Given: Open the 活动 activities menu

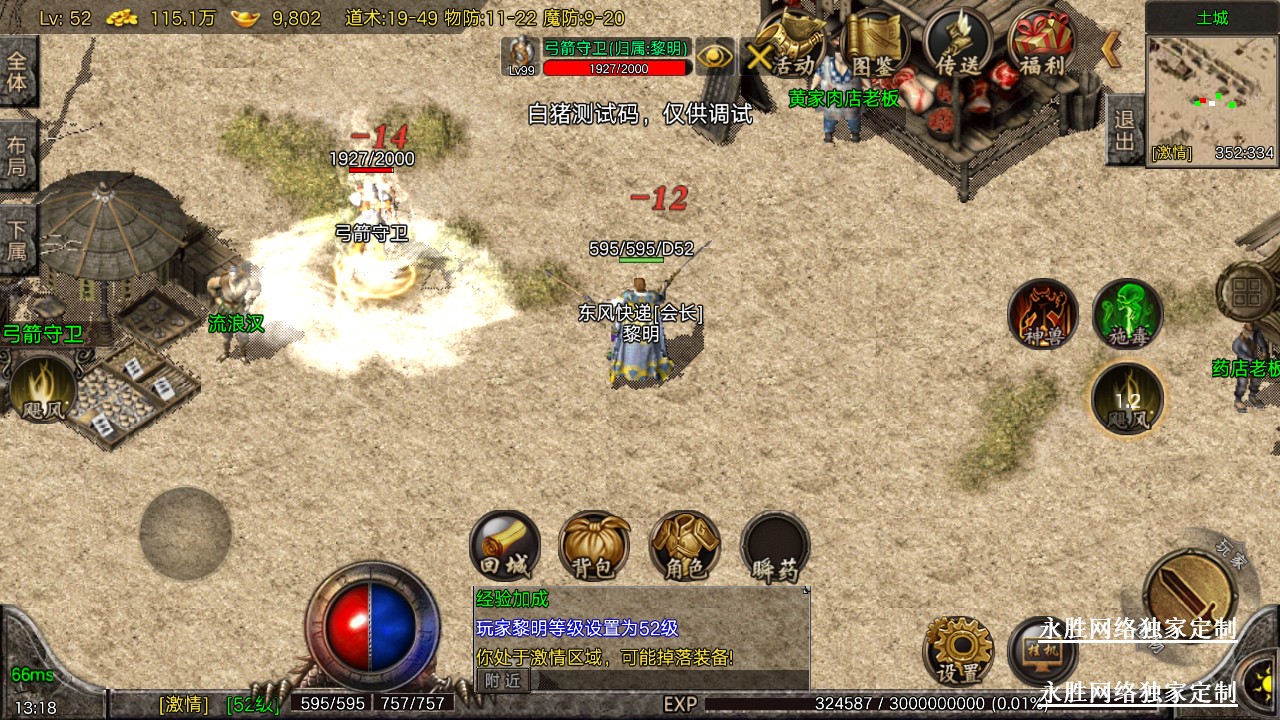Looking at the screenshot, I should [790, 45].
